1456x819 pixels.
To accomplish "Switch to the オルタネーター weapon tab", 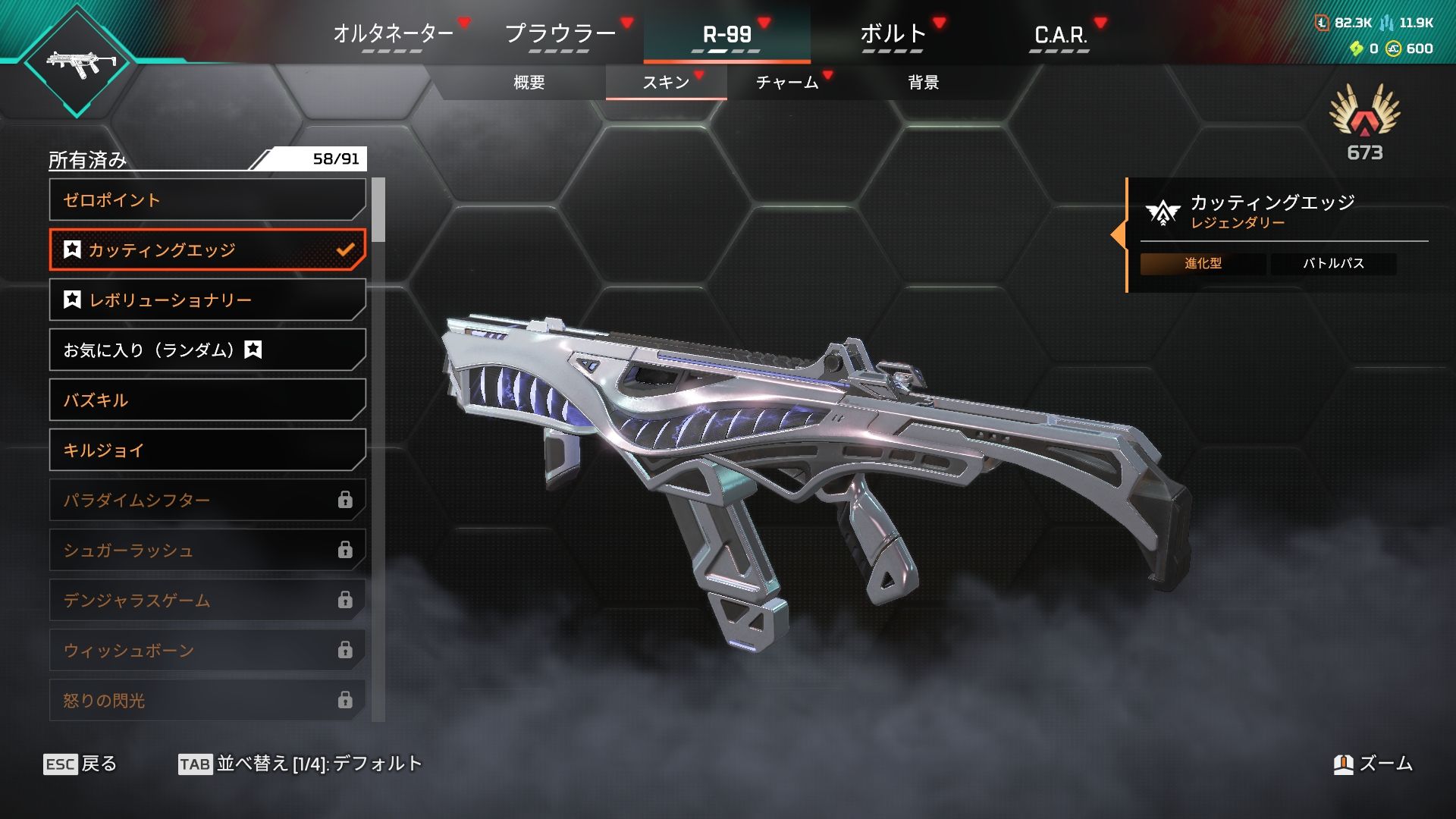I will point(393,34).
